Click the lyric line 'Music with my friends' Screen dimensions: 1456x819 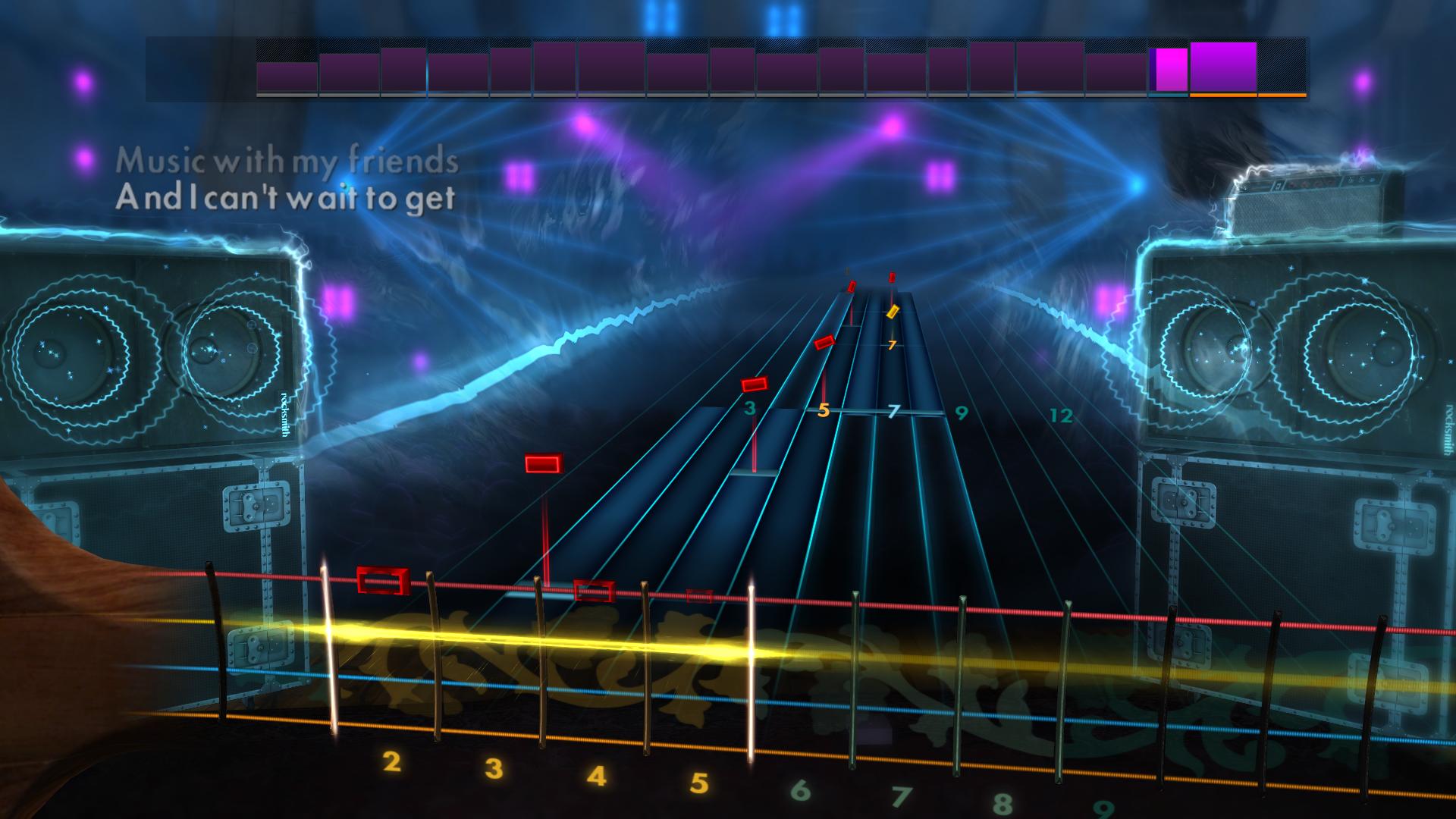pyautogui.click(x=287, y=161)
